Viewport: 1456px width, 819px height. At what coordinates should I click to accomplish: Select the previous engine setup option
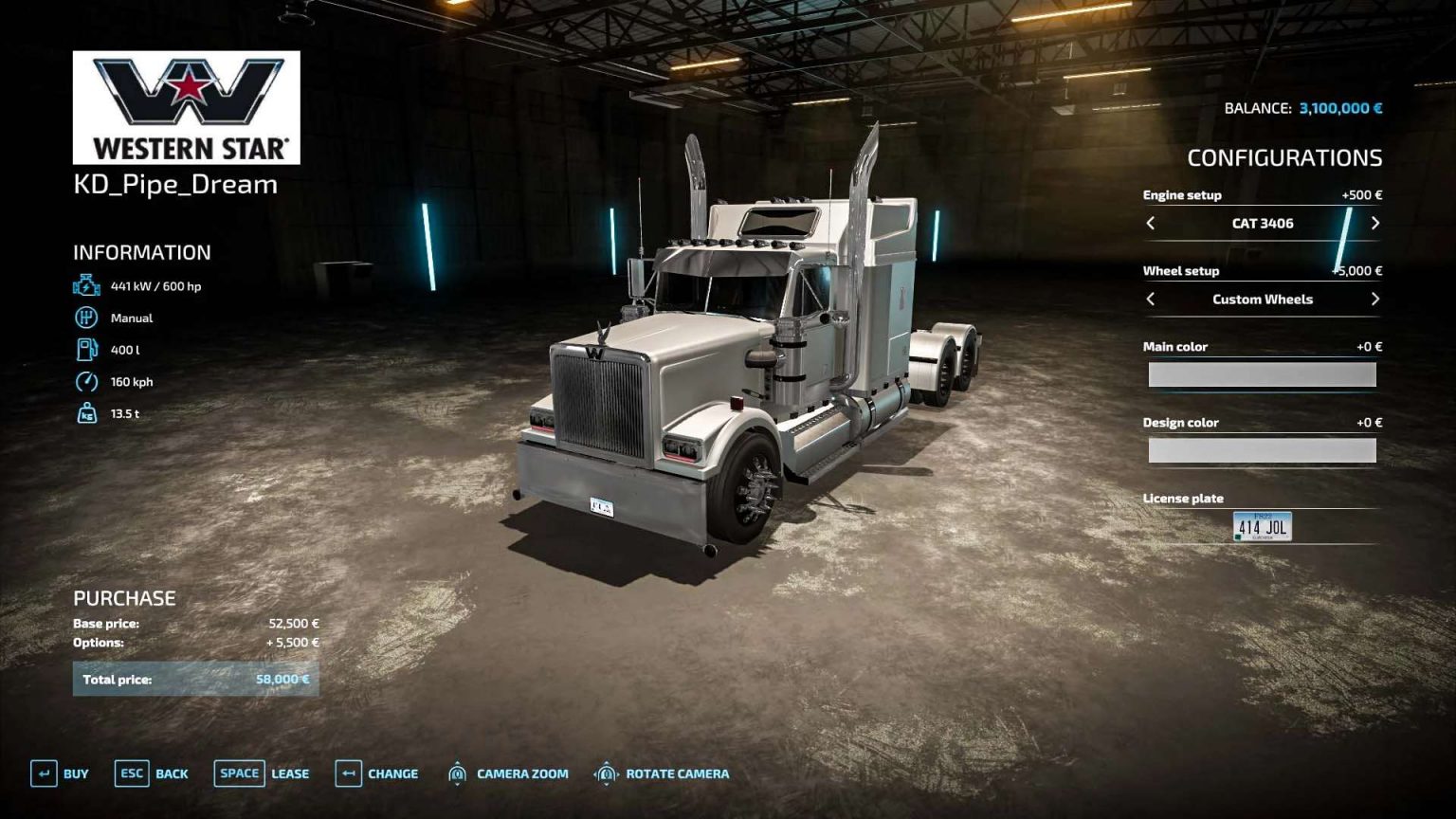1152,224
